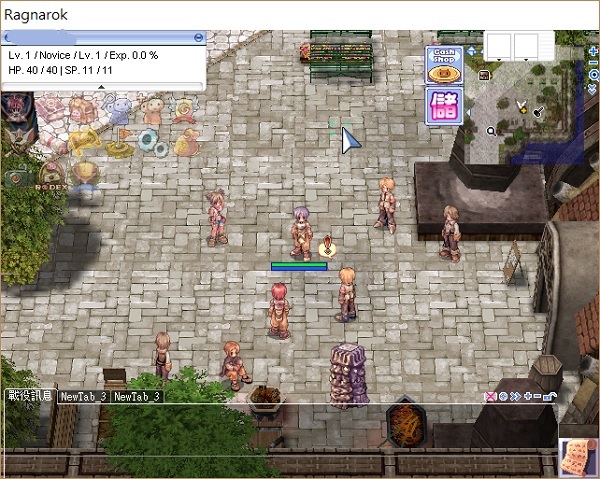The image size is (600, 479).
Task: Switch to the 戰役訊息 chat tab
Action: coord(30,396)
